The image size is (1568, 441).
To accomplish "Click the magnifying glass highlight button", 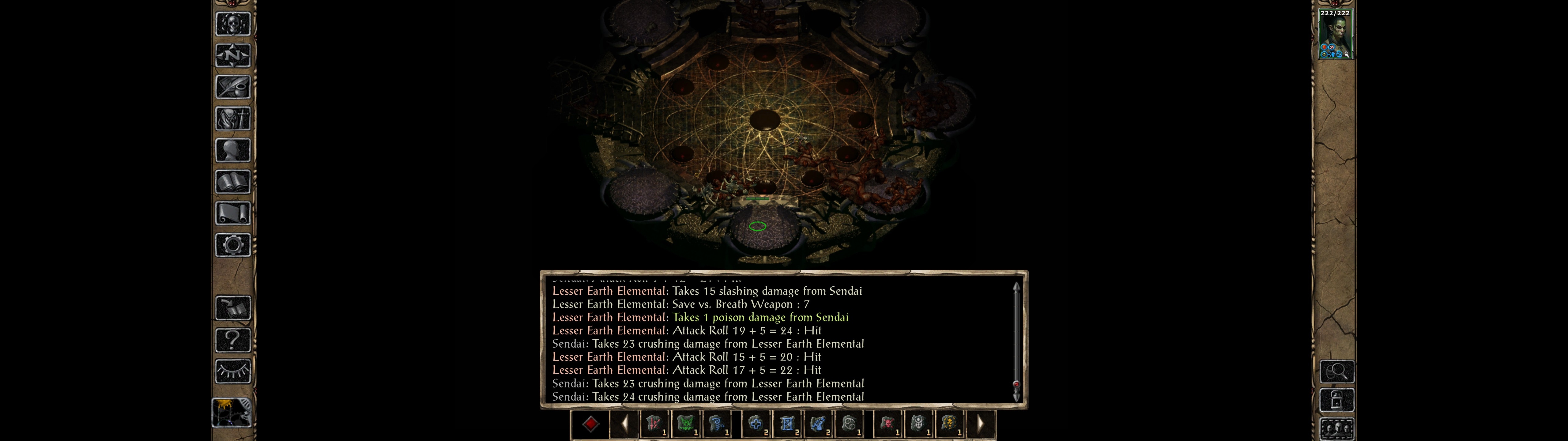I will (1337, 371).
